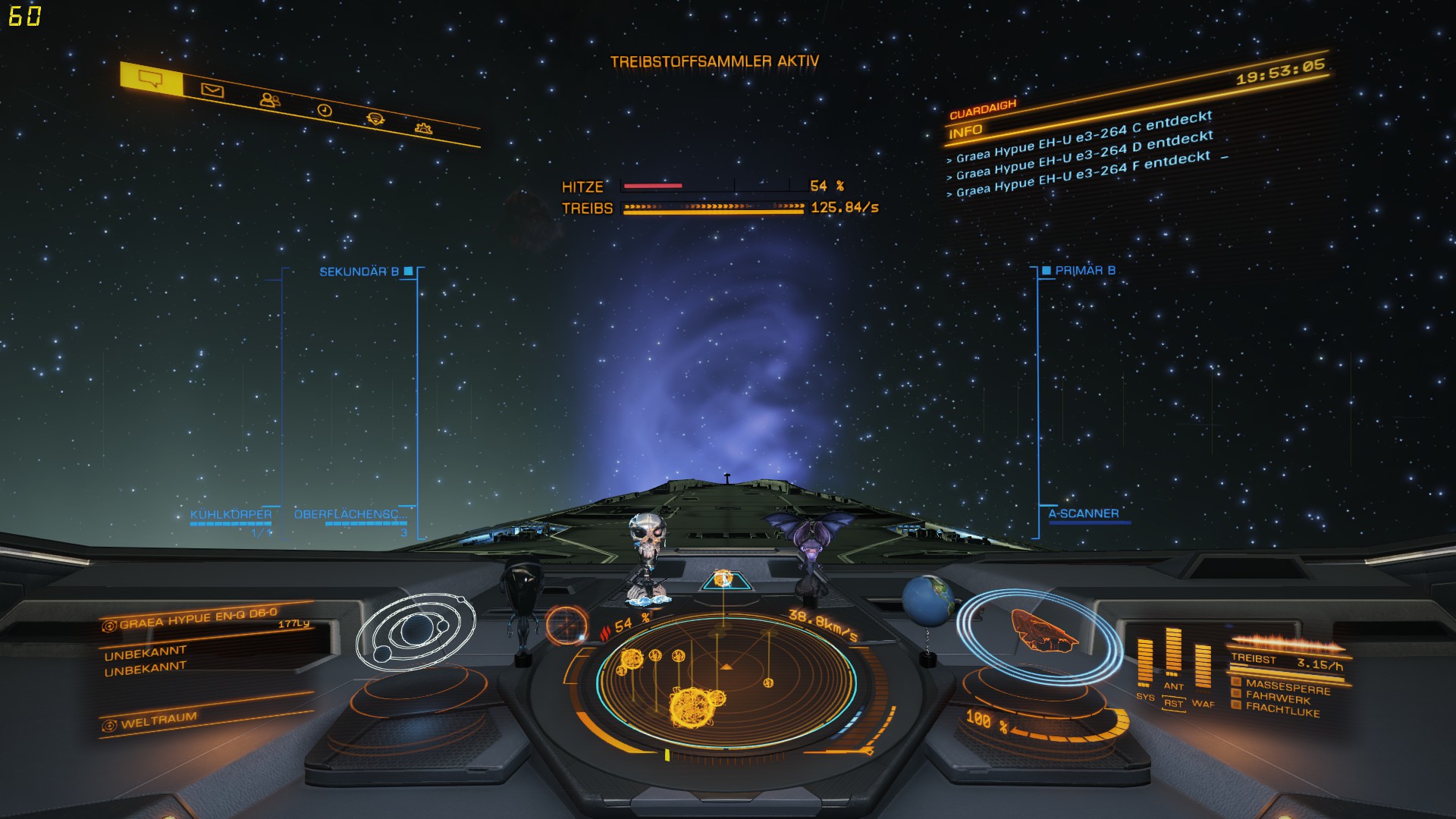Image resolution: width=1456 pixels, height=819 pixels.
Task: Toggle the FAHRWERK landing gear indicator
Action: click(x=1278, y=698)
